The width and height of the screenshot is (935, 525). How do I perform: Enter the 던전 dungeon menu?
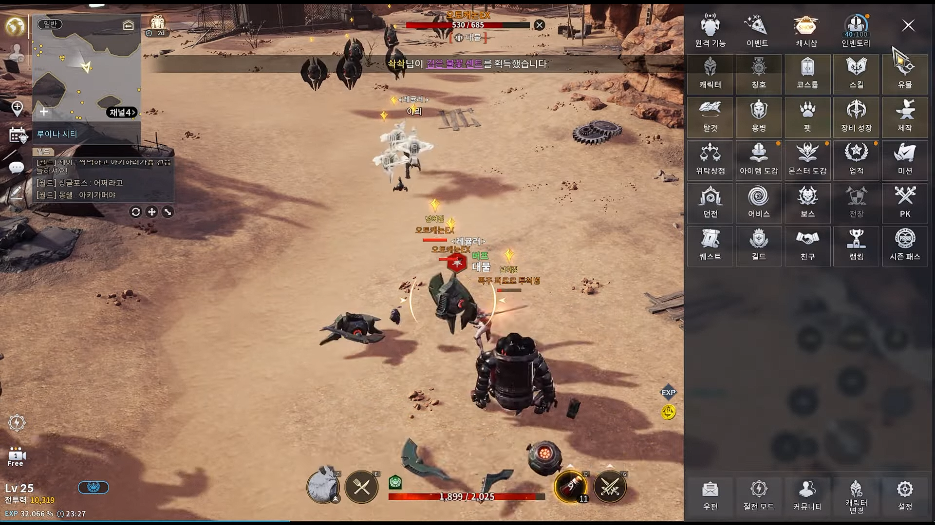[710, 202]
